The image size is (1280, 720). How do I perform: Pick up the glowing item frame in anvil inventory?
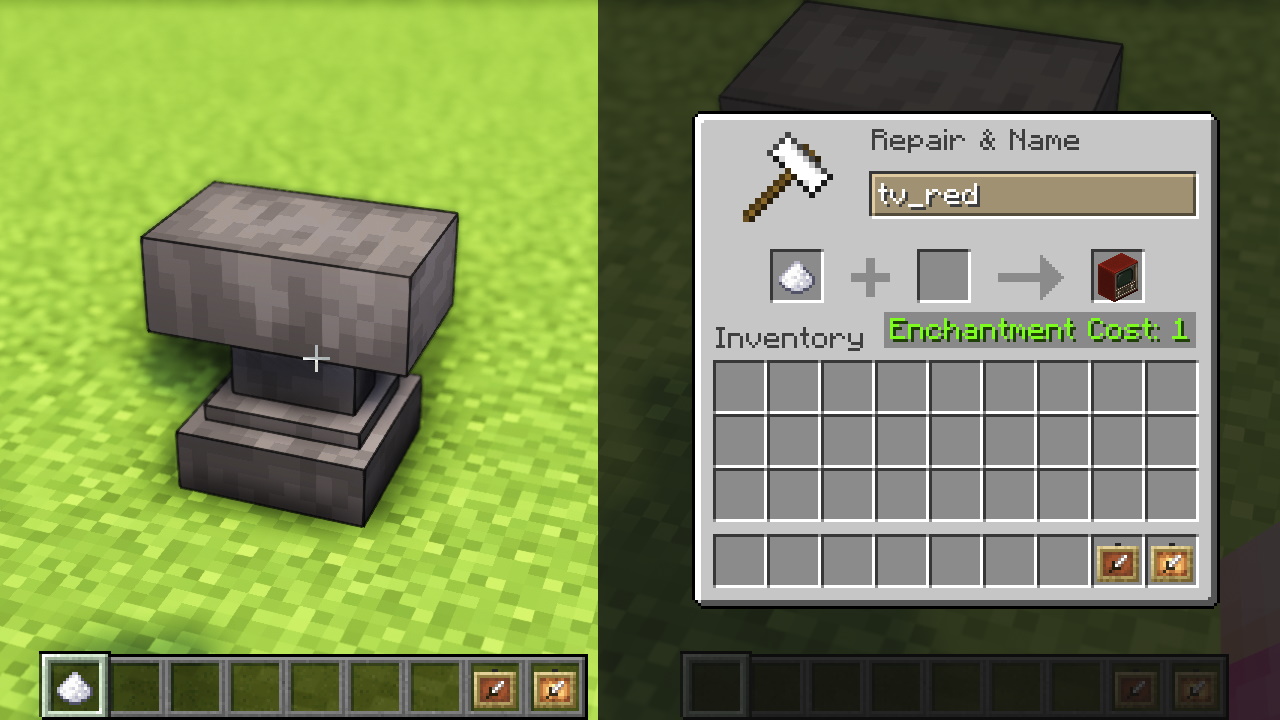1172,562
